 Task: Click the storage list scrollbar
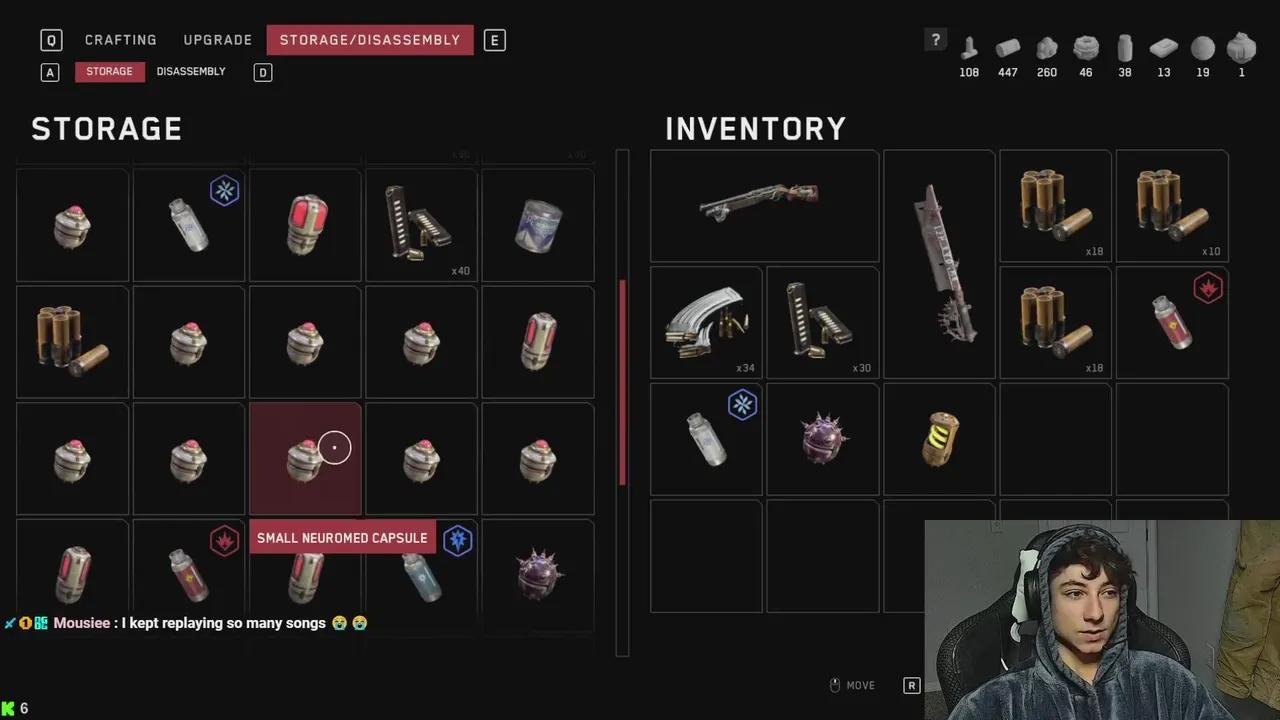[x=622, y=380]
